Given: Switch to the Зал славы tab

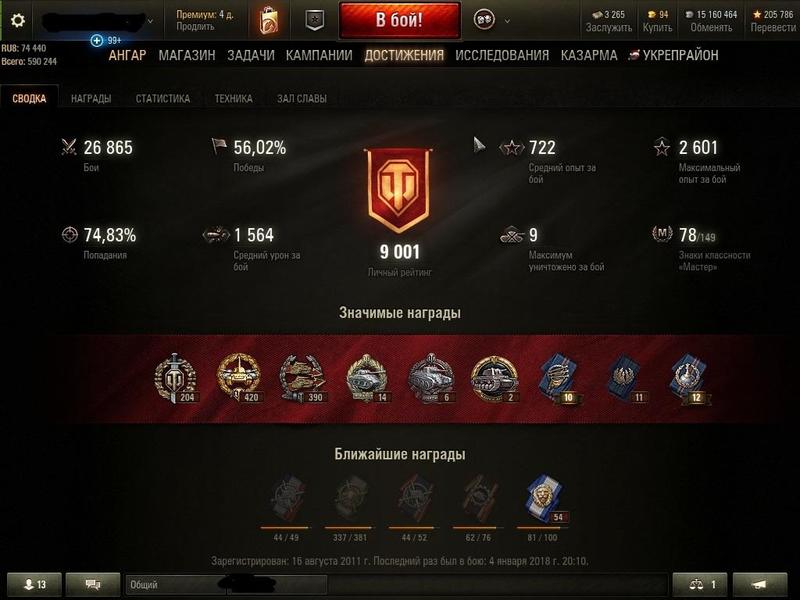Looking at the screenshot, I should 302,99.
